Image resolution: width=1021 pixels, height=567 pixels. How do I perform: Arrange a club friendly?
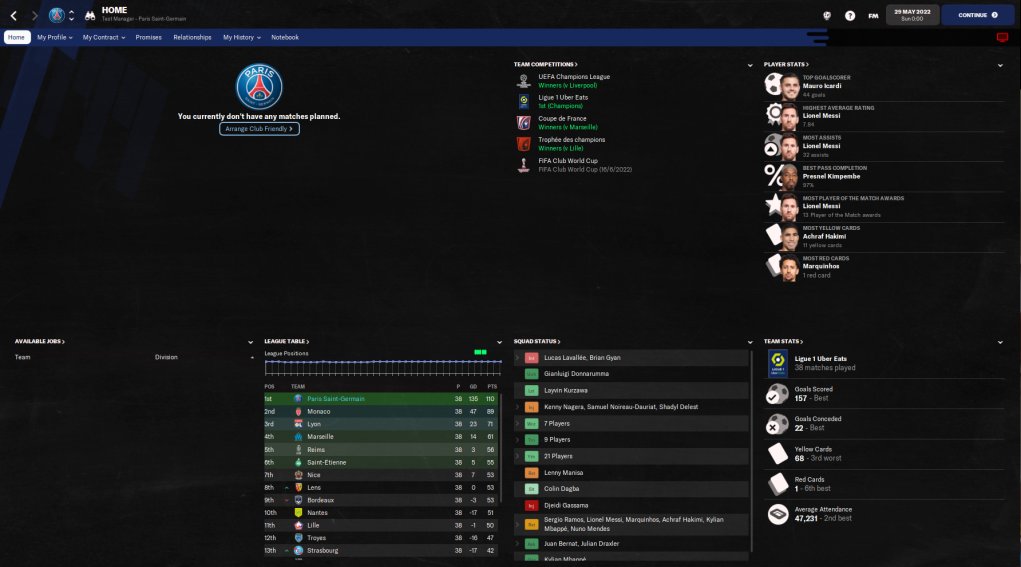(259, 129)
